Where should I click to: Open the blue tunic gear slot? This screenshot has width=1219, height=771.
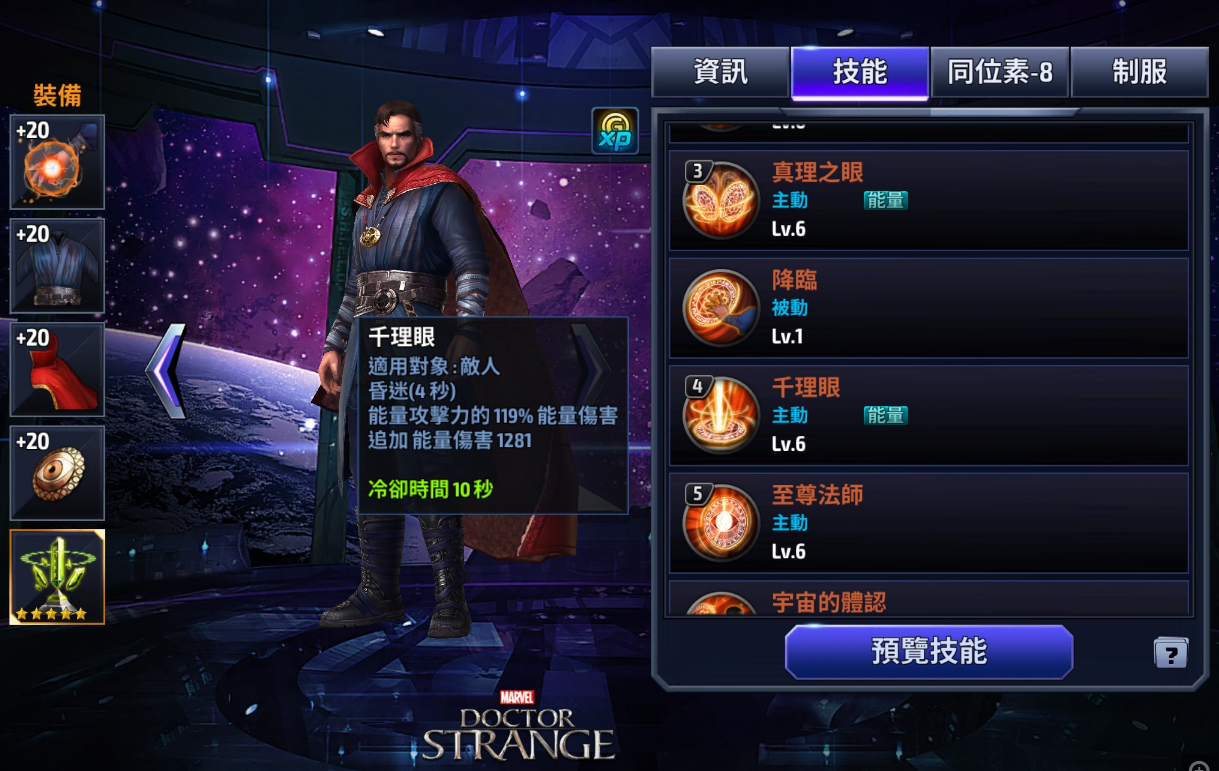click(57, 266)
